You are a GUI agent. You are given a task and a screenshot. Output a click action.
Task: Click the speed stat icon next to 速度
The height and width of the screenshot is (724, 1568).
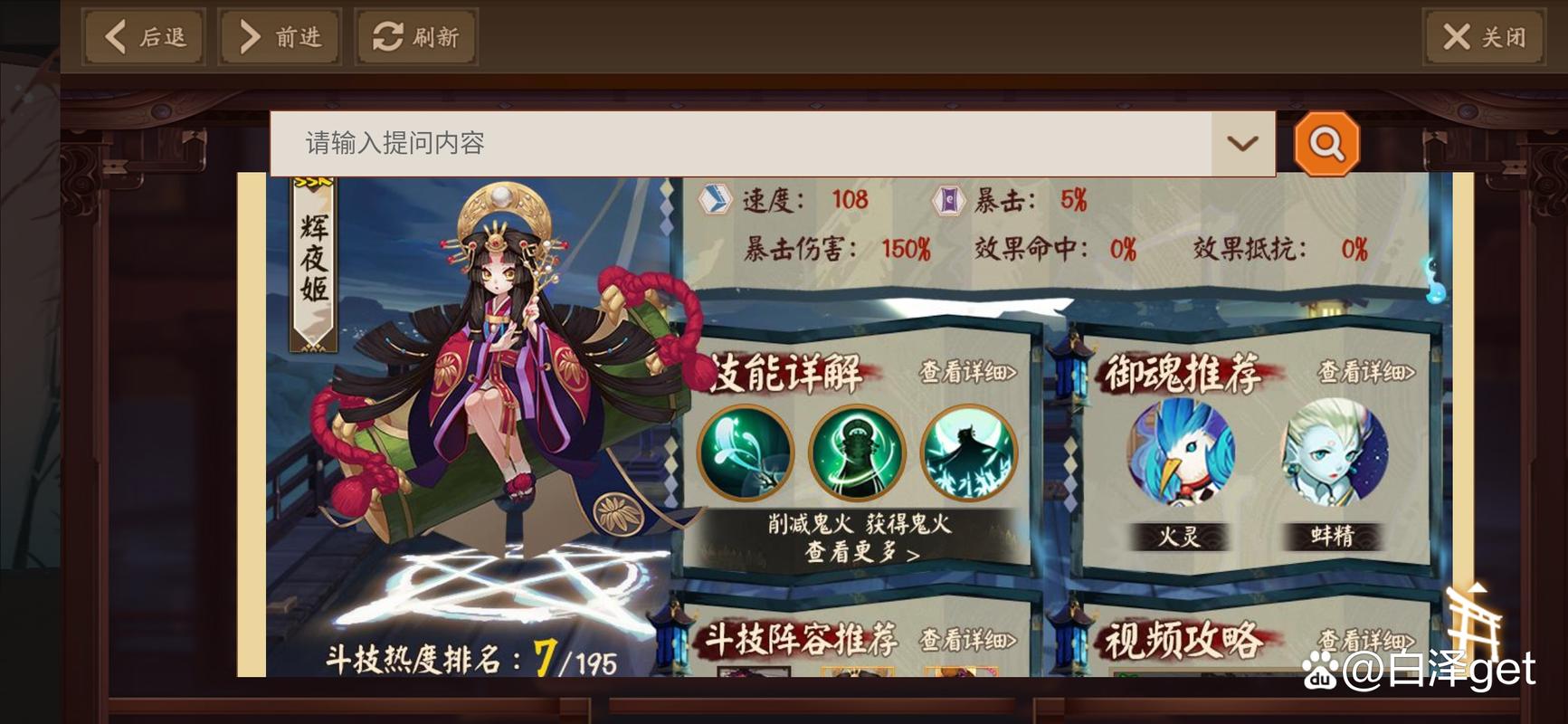tap(715, 200)
